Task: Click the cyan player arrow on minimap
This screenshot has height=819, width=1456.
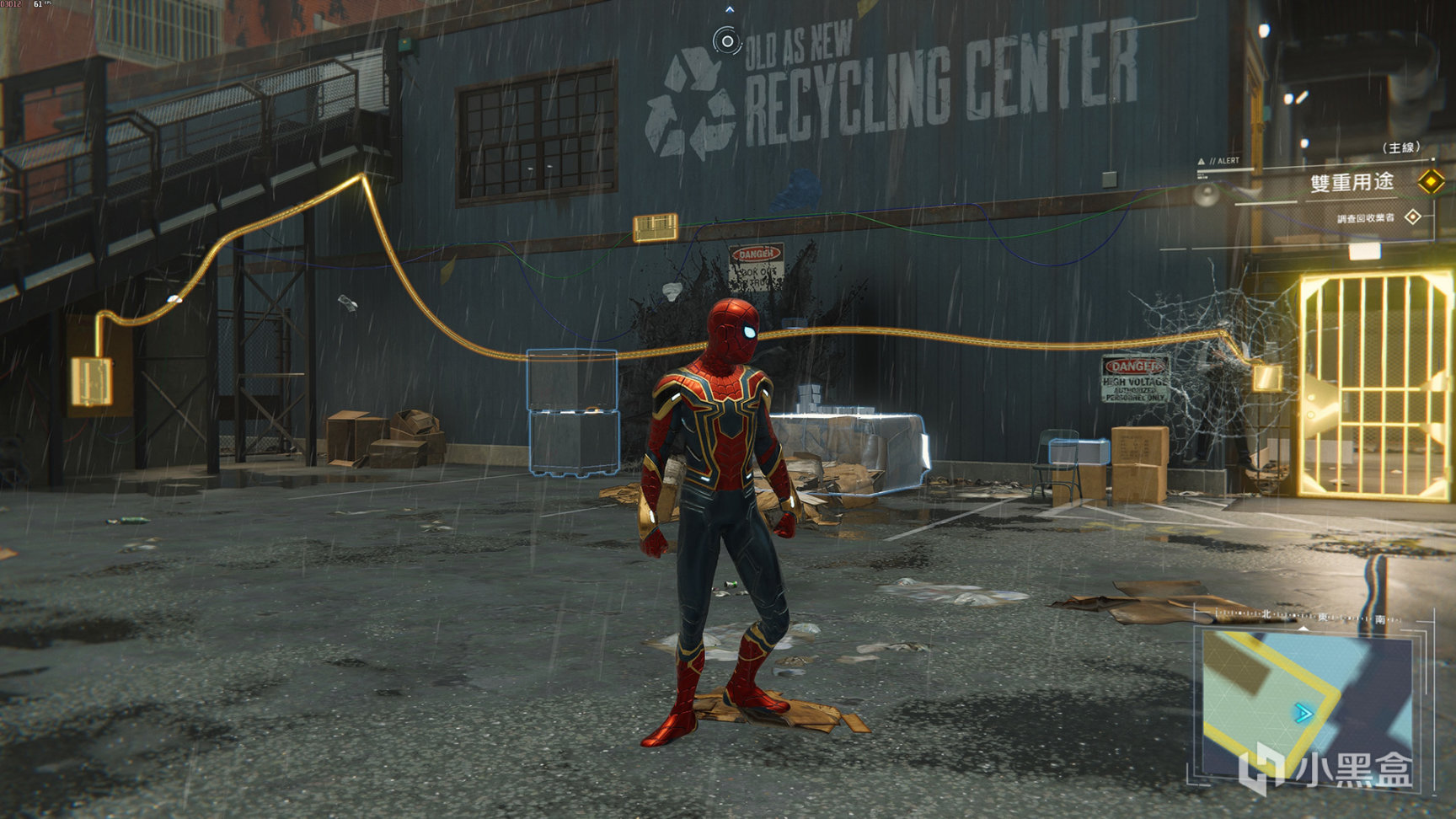Action: coord(1303,715)
